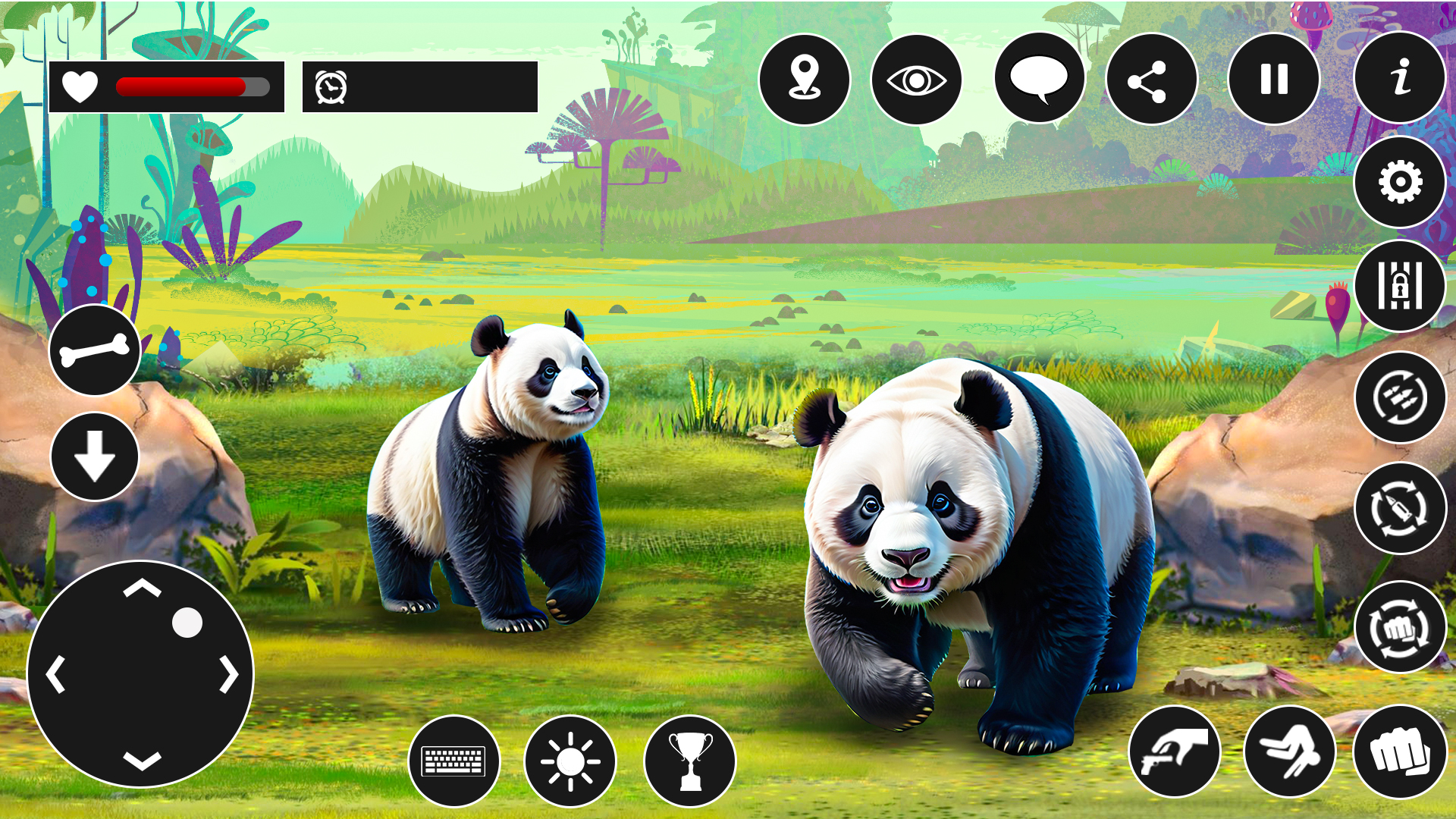1456x819 pixels.
Task: Toggle the camera view eye icon
Action: [x=919, y=80]
